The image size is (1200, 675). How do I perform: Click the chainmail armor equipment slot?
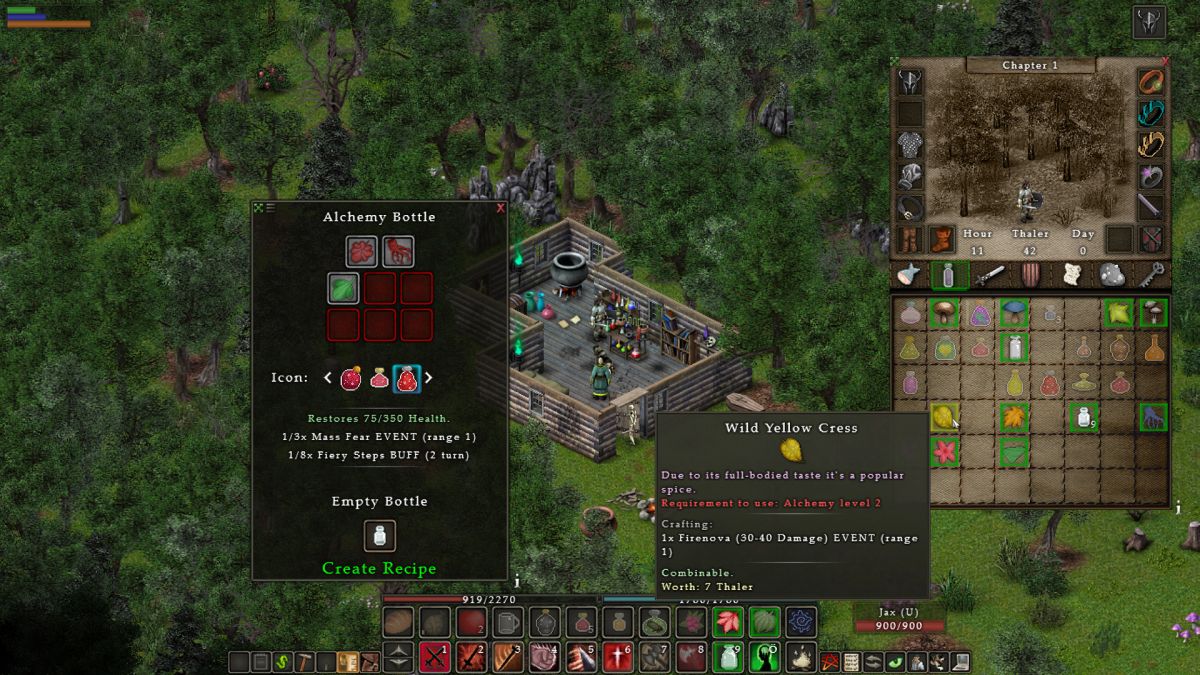point(910,145)
